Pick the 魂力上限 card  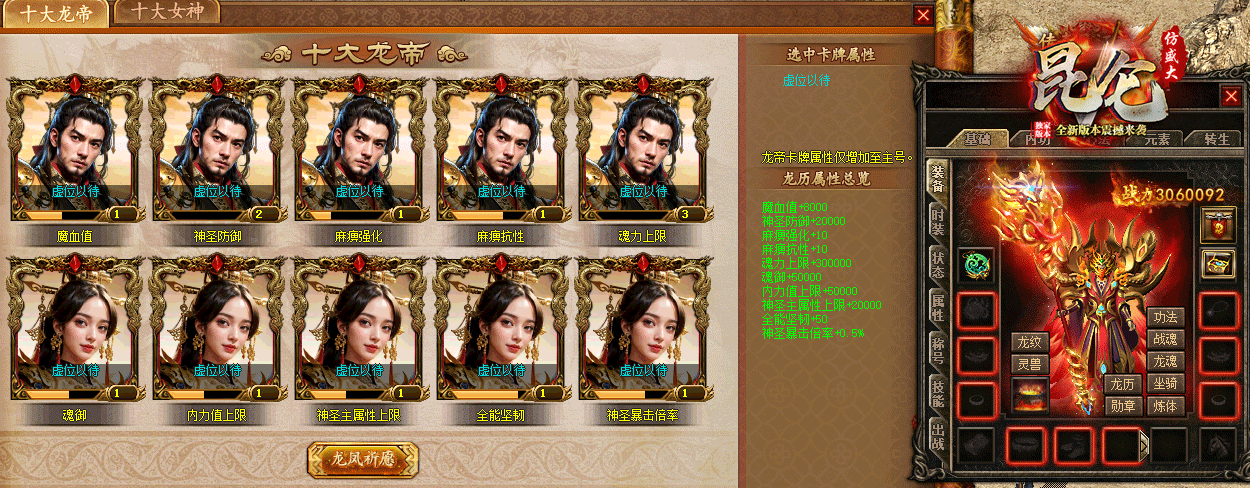tap(643, 150)
